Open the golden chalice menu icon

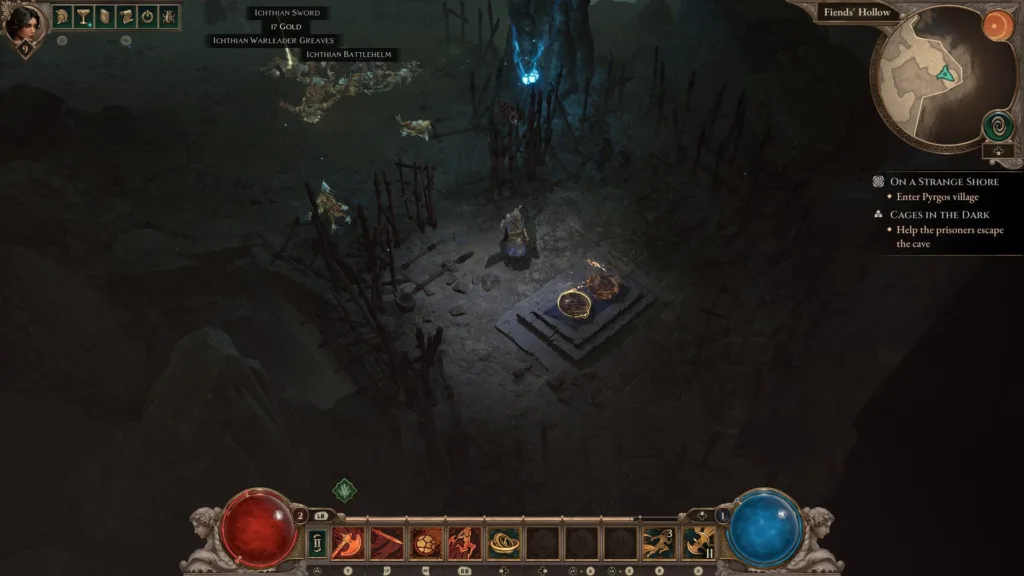83,16
